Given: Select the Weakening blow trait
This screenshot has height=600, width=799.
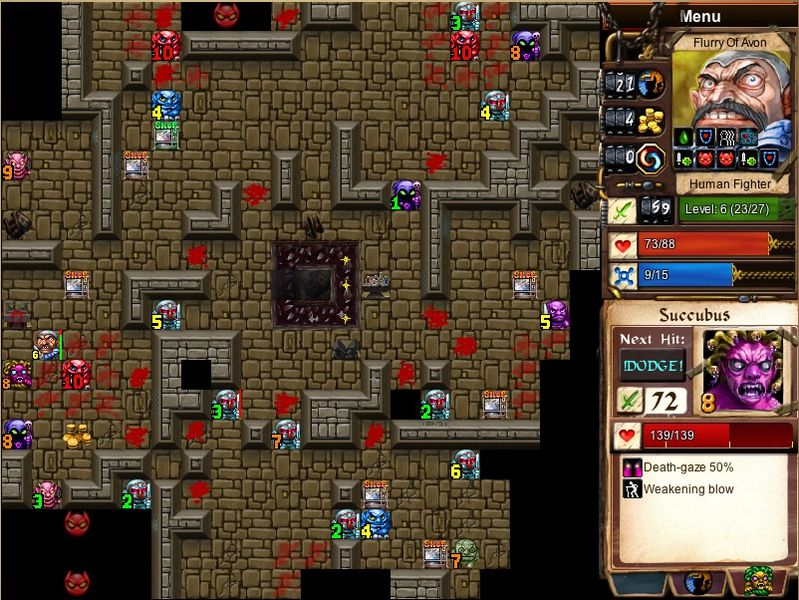Looking at the screenshot, I should 685,489.
